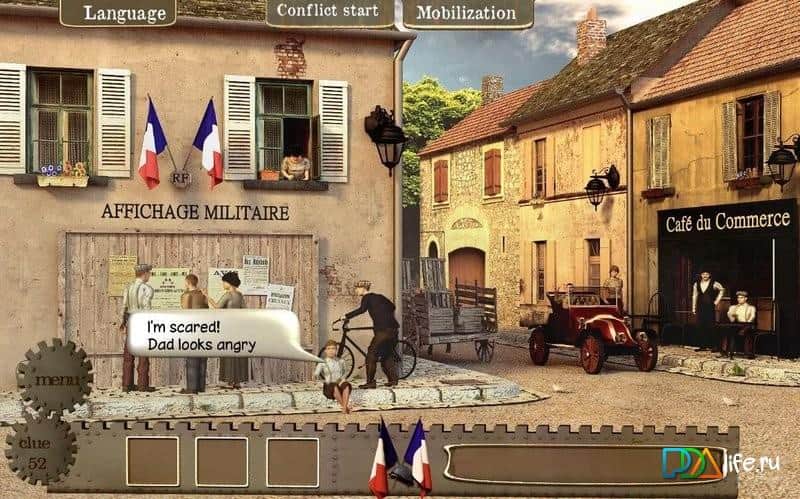Switch to the Mobilization chapter
The width and height of the screenshot is (800, 499).
click(466, 13)
